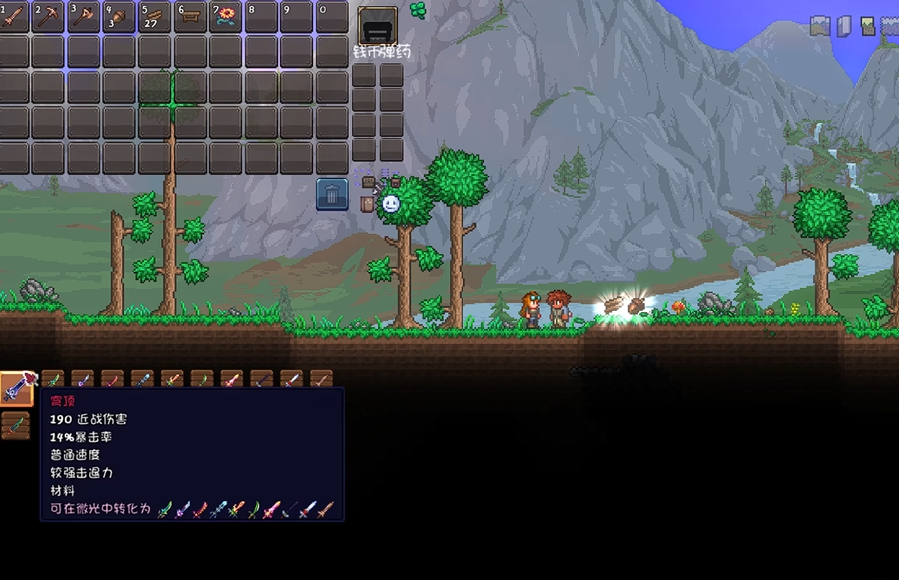
Task: Open the housing panel with black chest icon
Action: (x=378, y=26)
